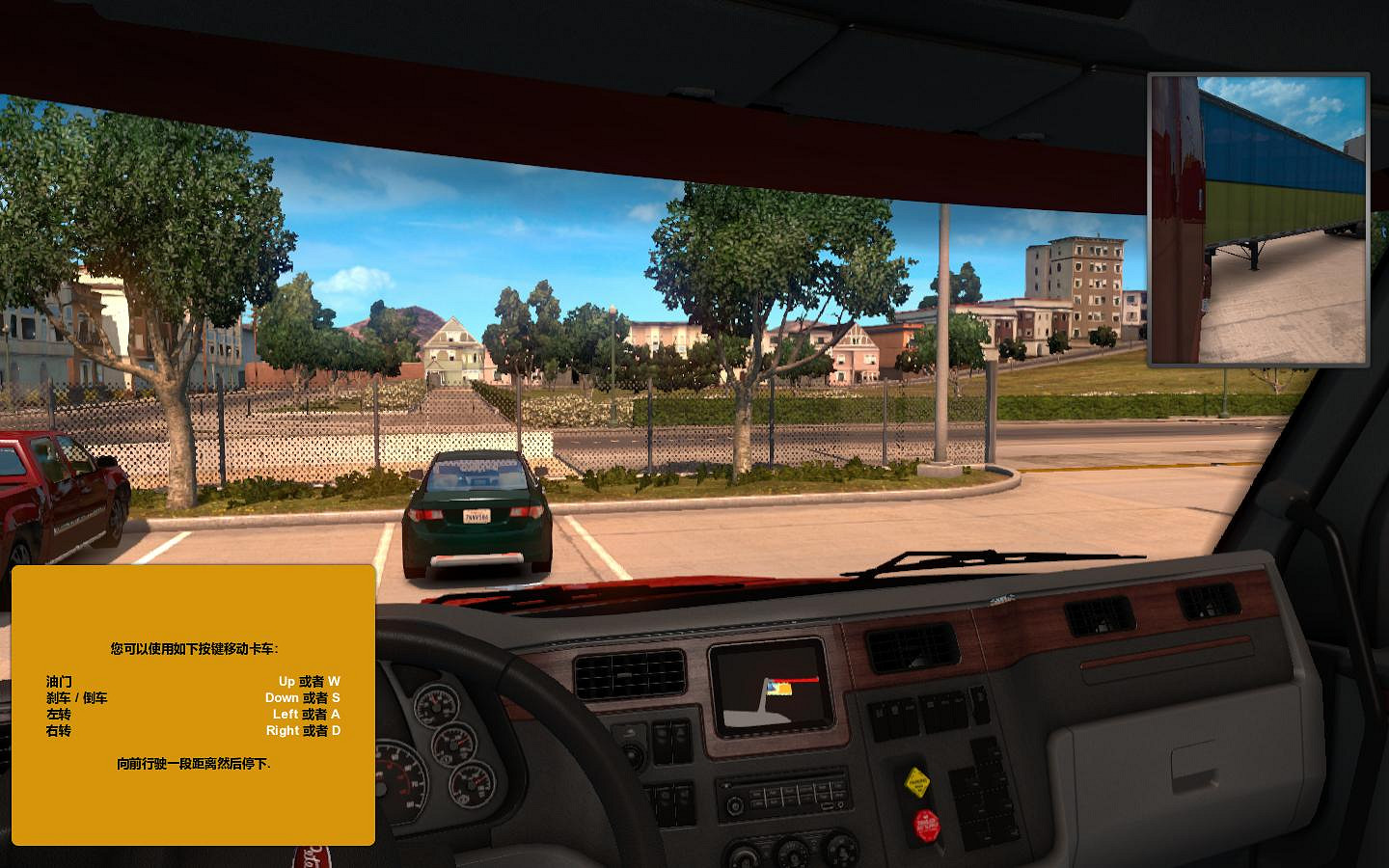Select the truck position arrow on the GPS
Viewport: 1389px width, 868px height.
point(771,687)
